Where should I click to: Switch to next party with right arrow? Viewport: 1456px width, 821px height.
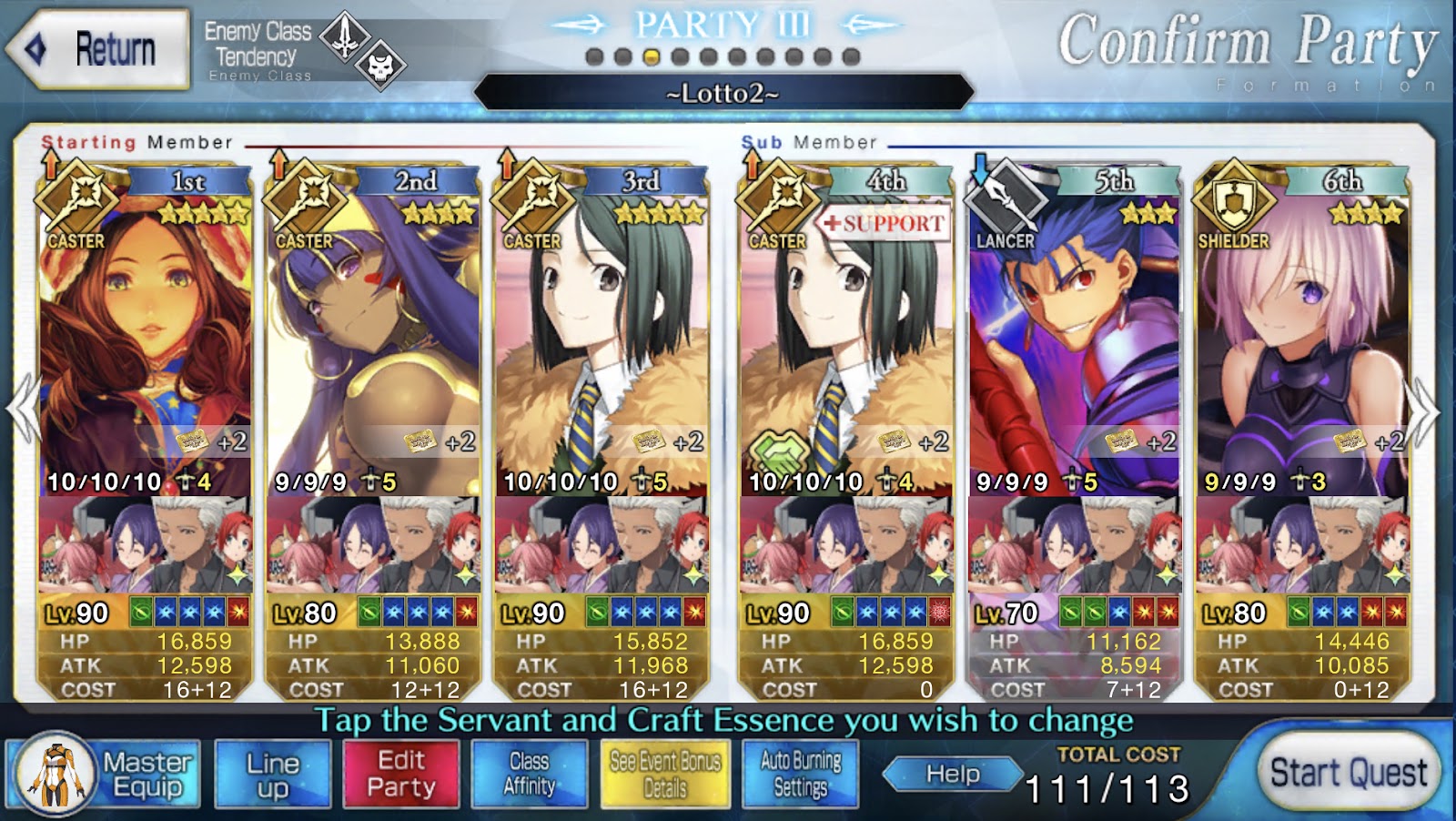click(x=1423, y=411)
